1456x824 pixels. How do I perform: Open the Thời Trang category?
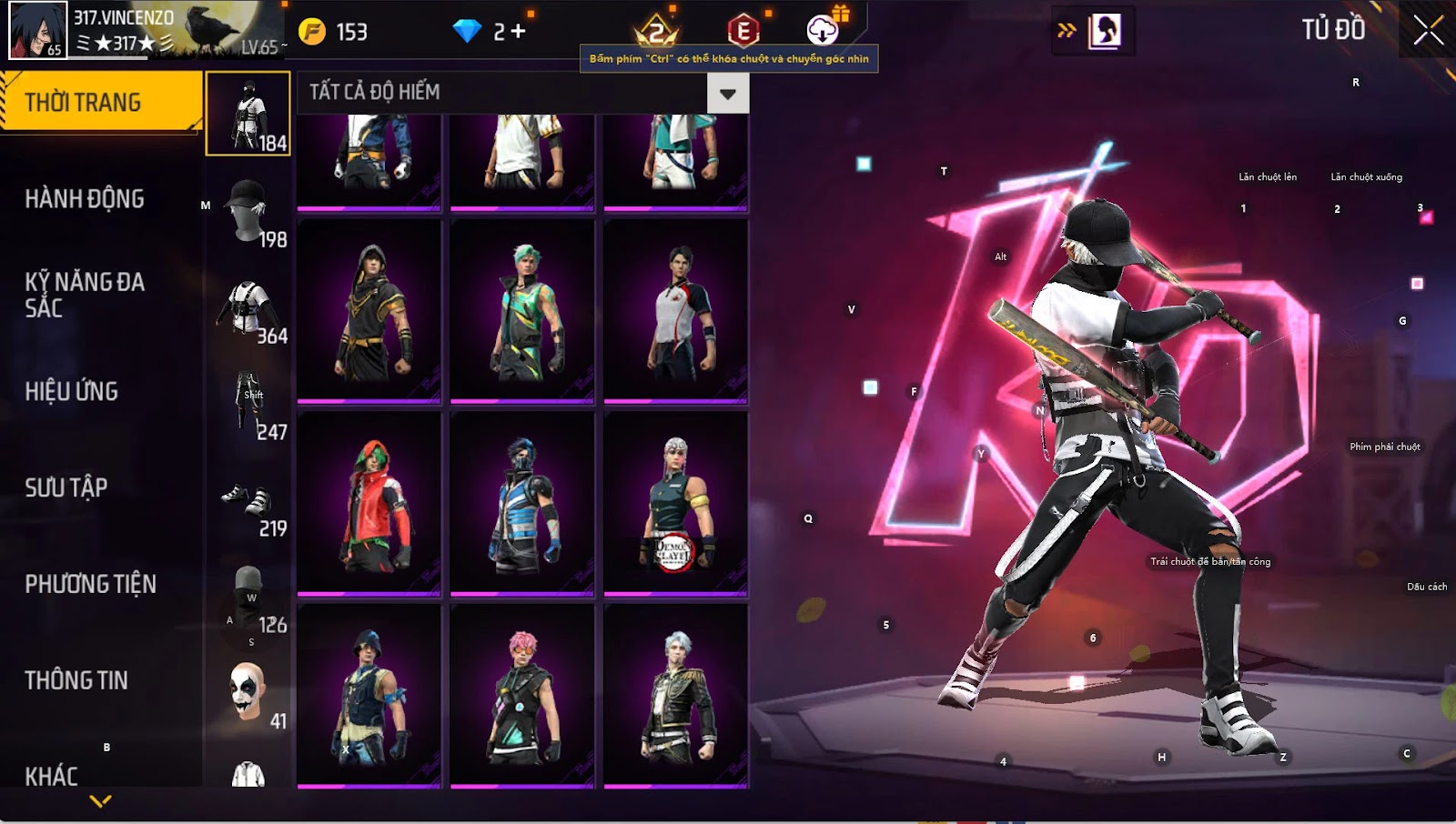point(100,102)
